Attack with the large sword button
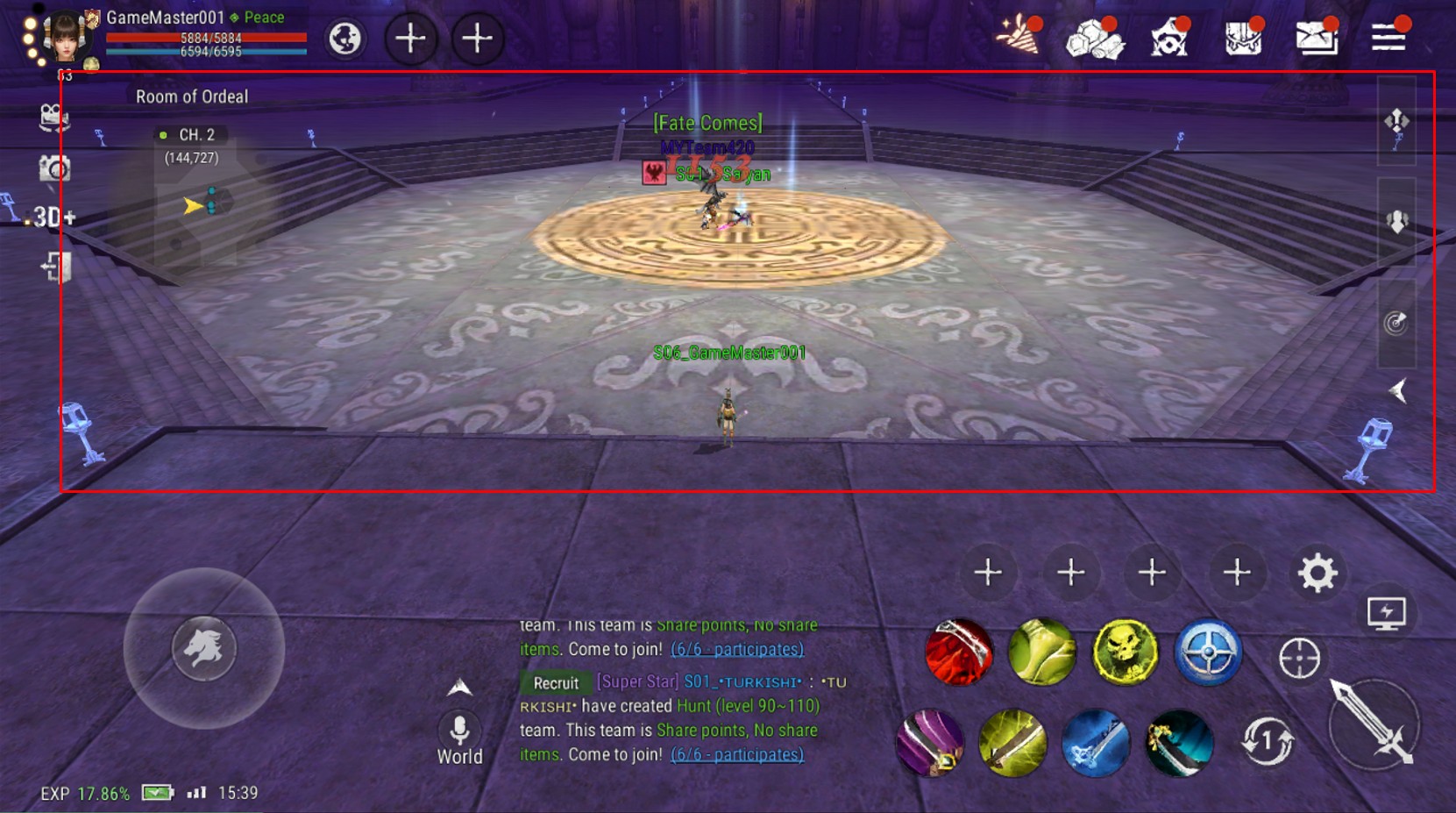This screenshot has width=1456, height=813. [x=1373, y=724]
